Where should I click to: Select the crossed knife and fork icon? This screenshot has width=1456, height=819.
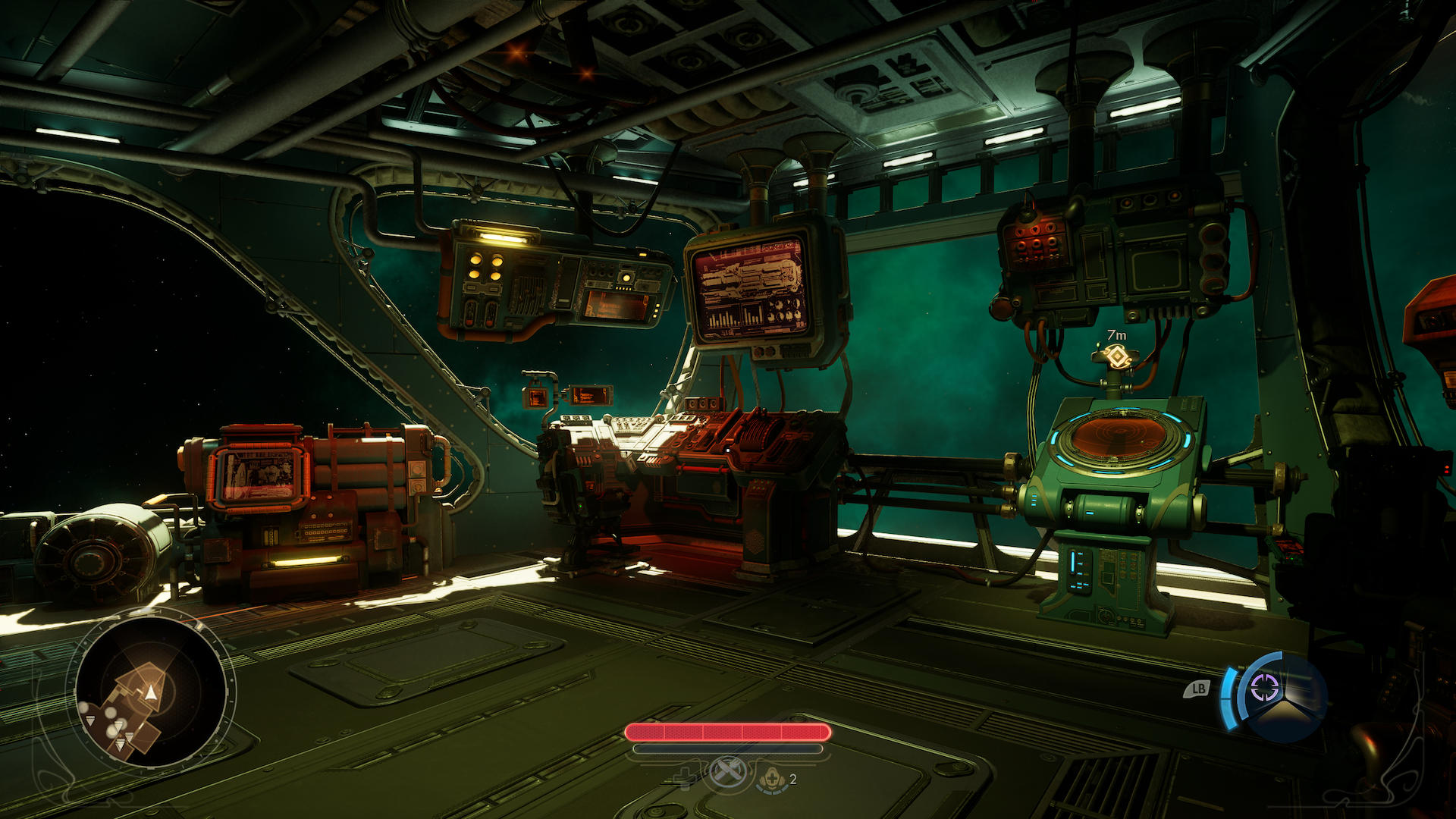click(x=728, y=773)
